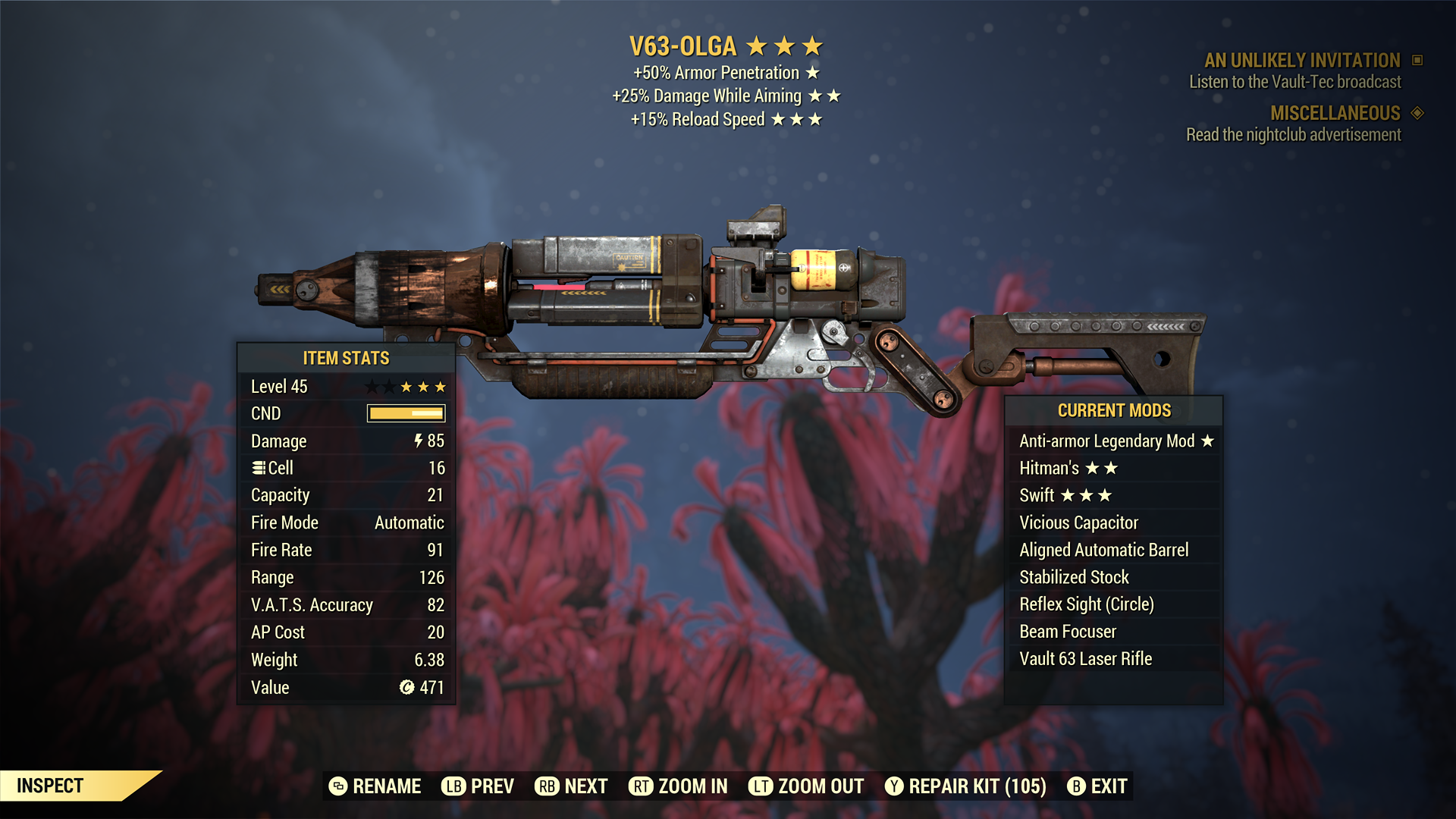Click the menu glyph next to Rename

click(338, 786)
